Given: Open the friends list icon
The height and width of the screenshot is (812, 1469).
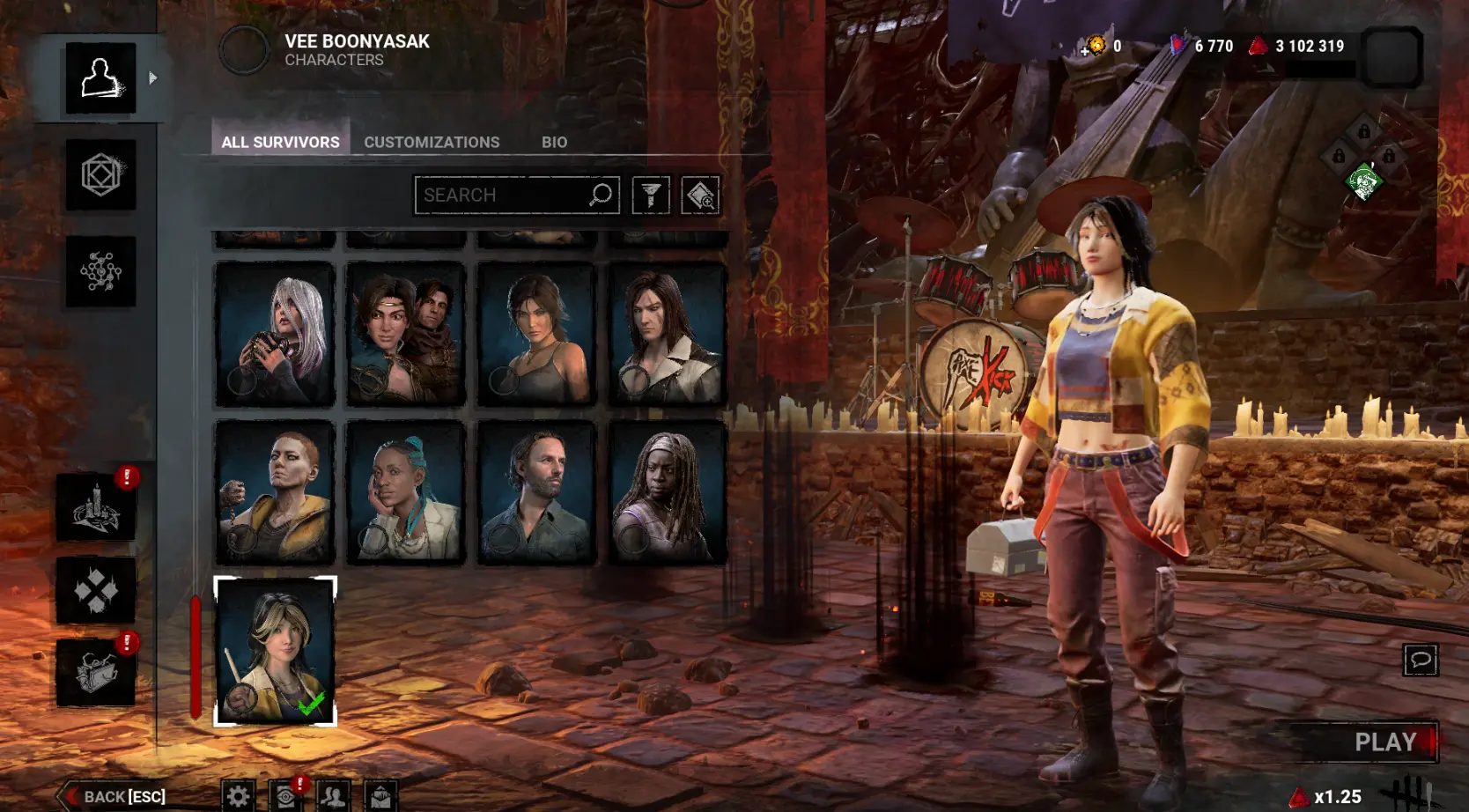Looking at the screenshot, I should coord(333,796).
